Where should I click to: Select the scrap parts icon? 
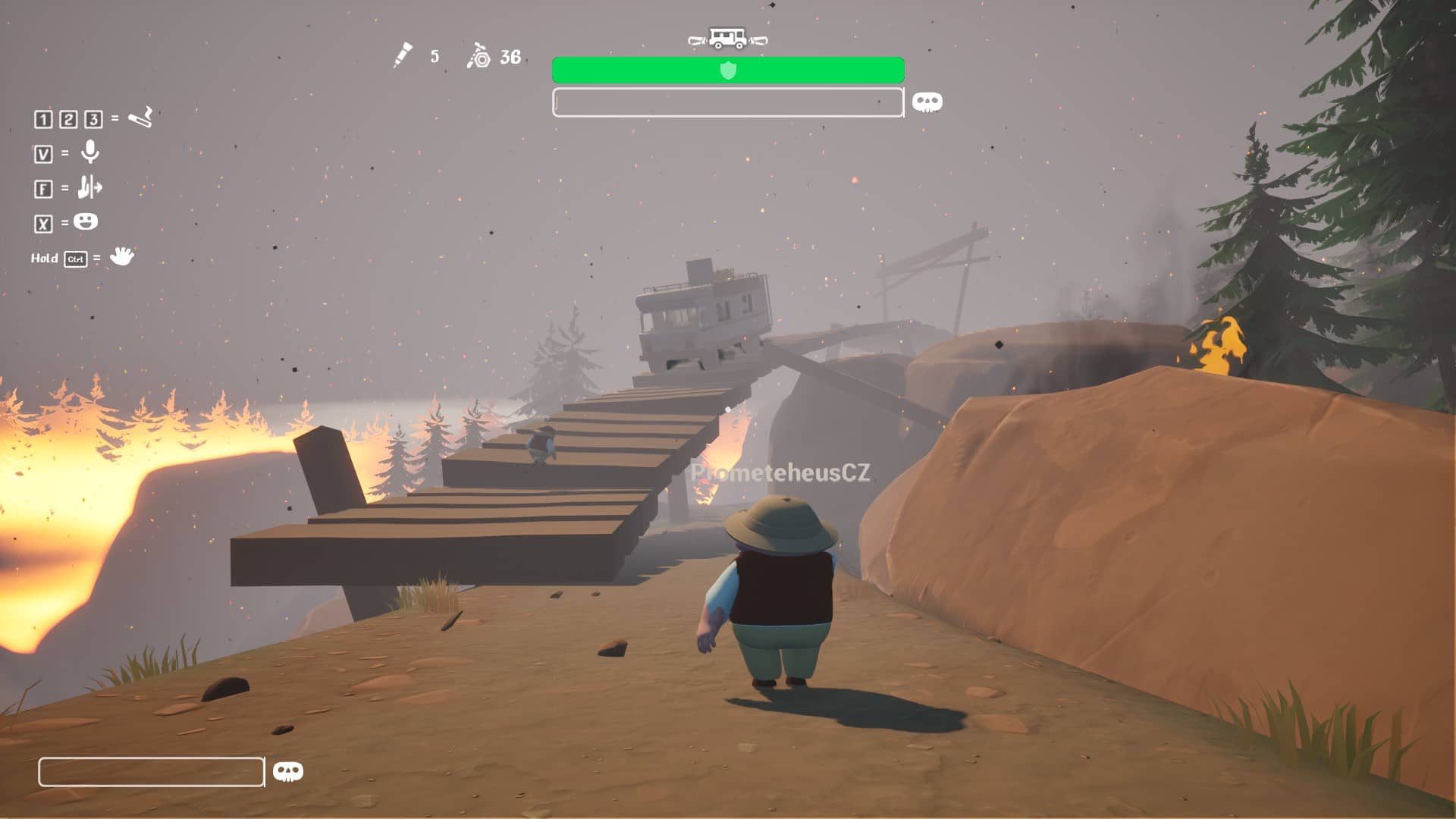[479, 56]
